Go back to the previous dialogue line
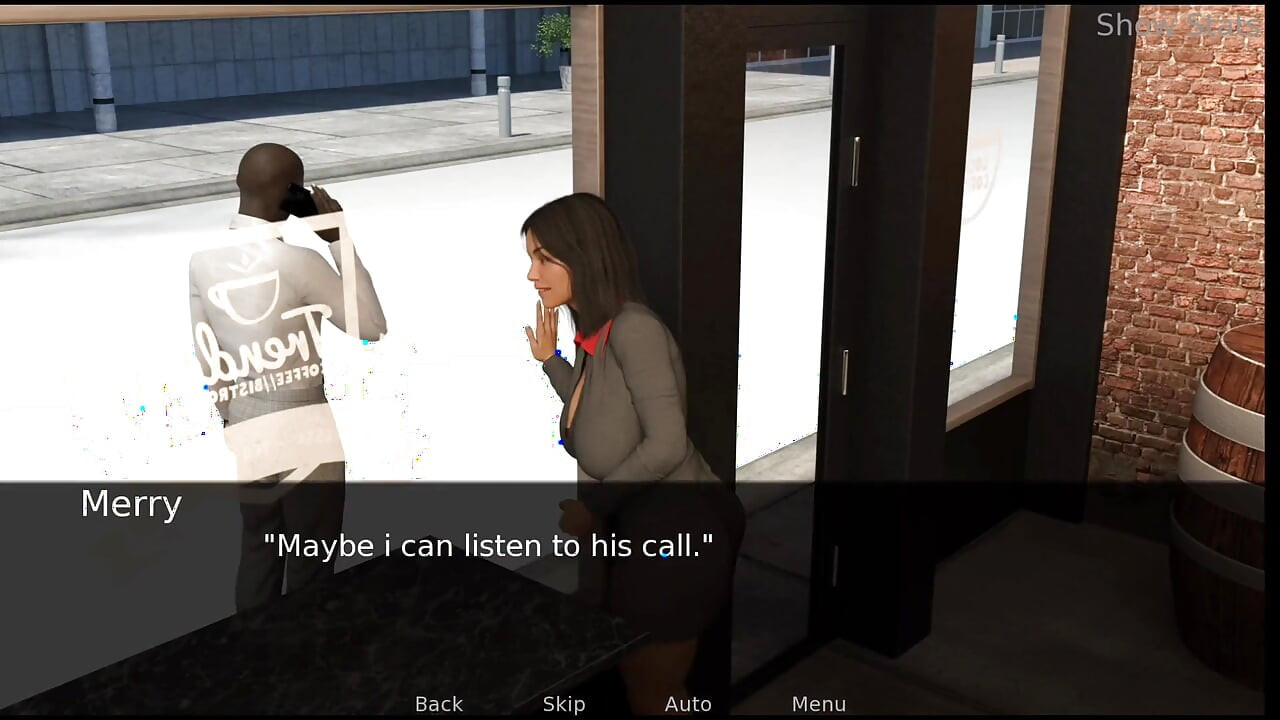This screenshot has height=720, width=1280. [x=439, y=704]
